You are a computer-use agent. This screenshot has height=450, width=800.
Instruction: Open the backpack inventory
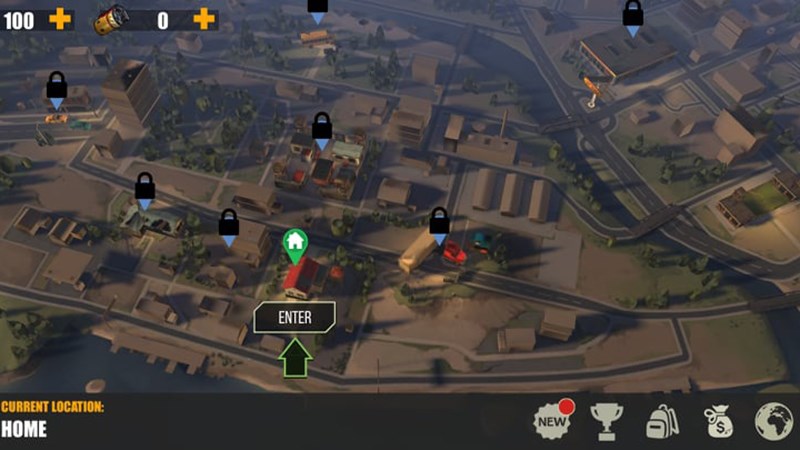pos(662,421)
